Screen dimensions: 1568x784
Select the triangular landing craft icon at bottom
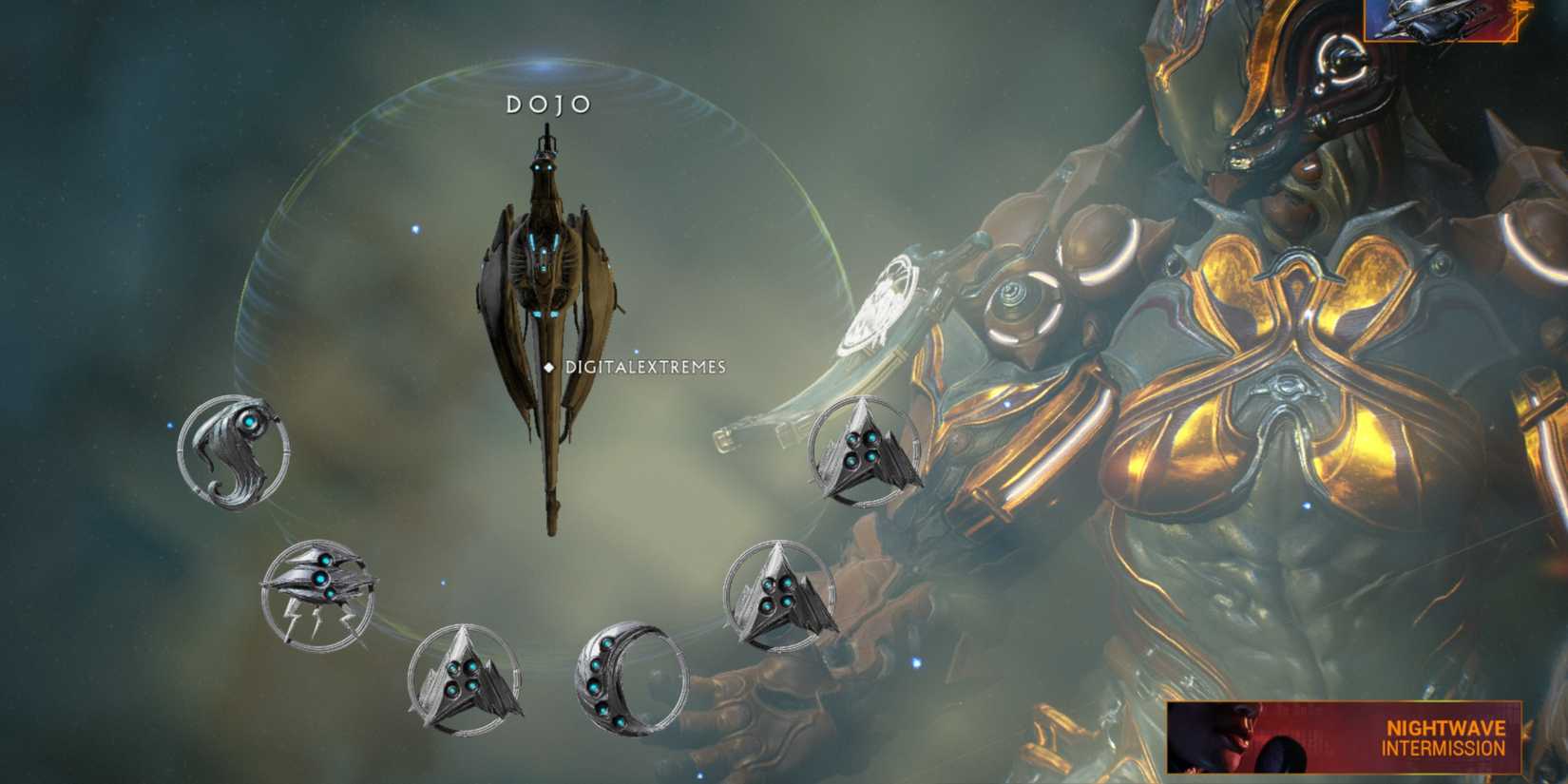(466, 681)
